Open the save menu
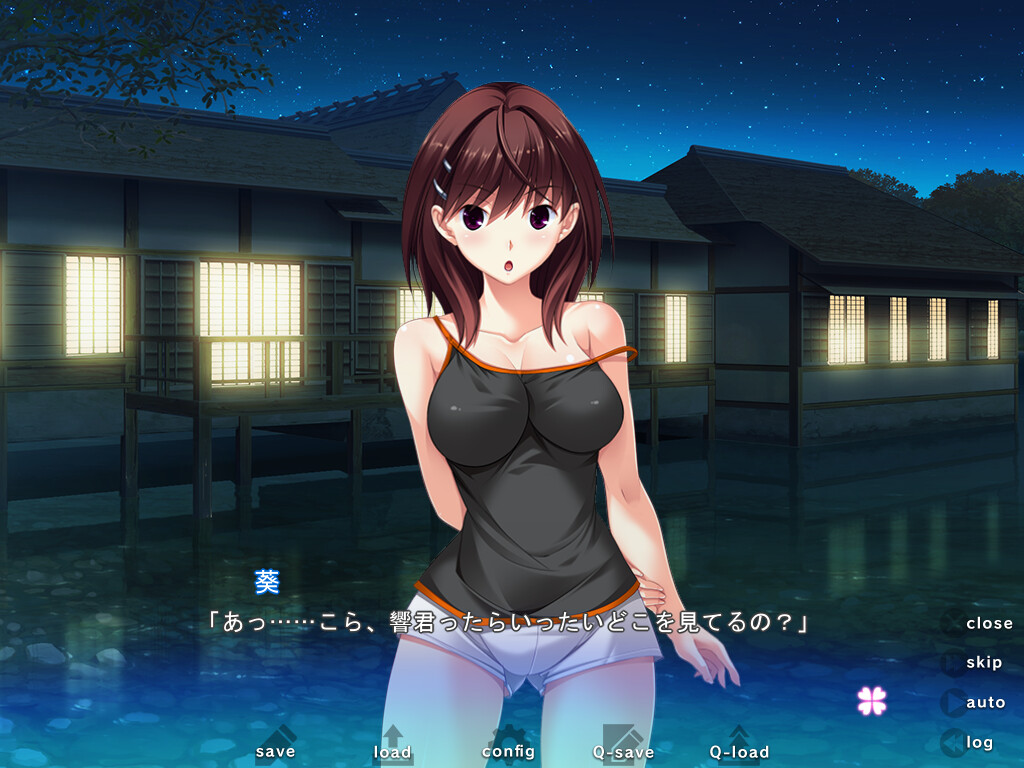This screenshot has height=768, width=1024. (x=275, y=746)
